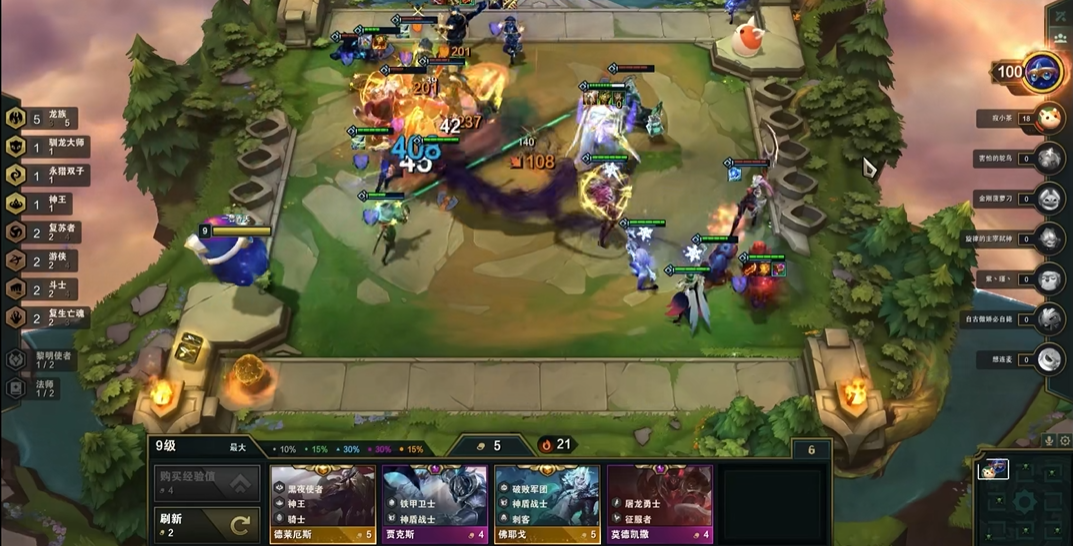The image size is (1073, 546).
Task: Select the 复苏者 trait entry
Action: pyautogui.click(x=46, y=232)
